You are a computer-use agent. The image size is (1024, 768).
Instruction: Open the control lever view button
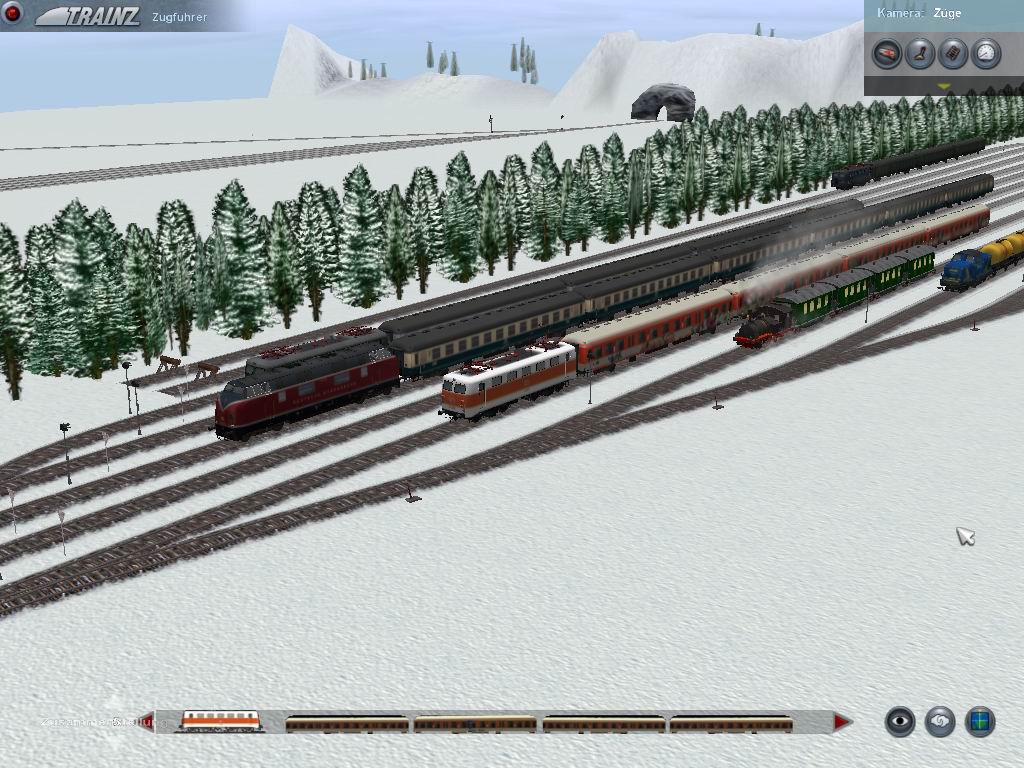tap(920, 53)
